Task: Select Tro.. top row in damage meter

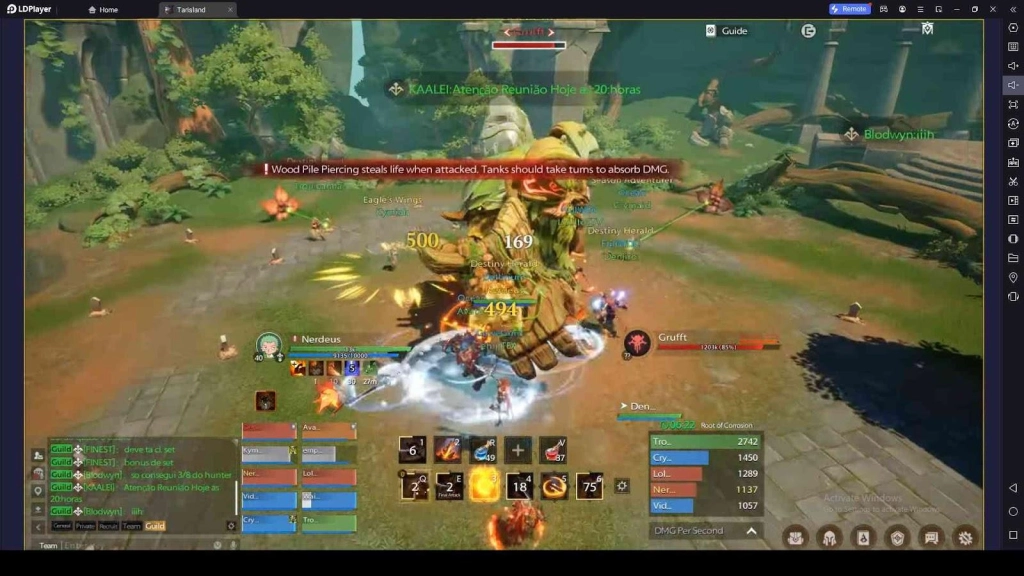Action: (705, 441)
